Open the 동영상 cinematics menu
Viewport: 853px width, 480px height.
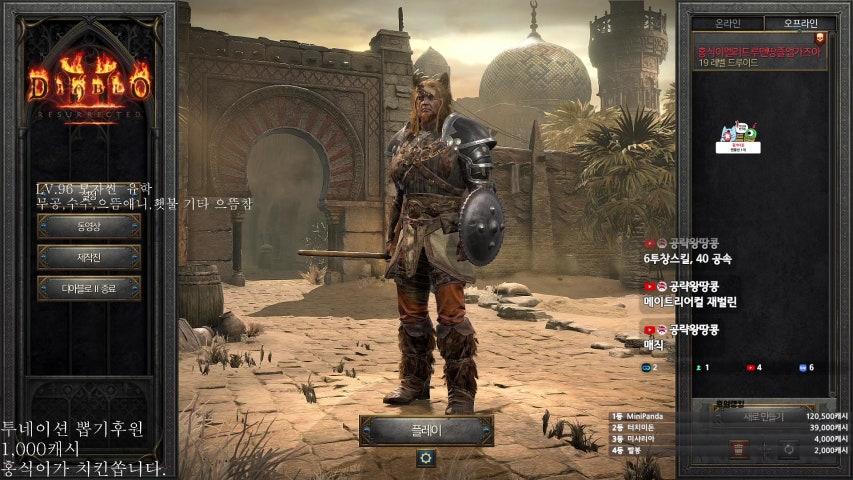click(89, 226)
